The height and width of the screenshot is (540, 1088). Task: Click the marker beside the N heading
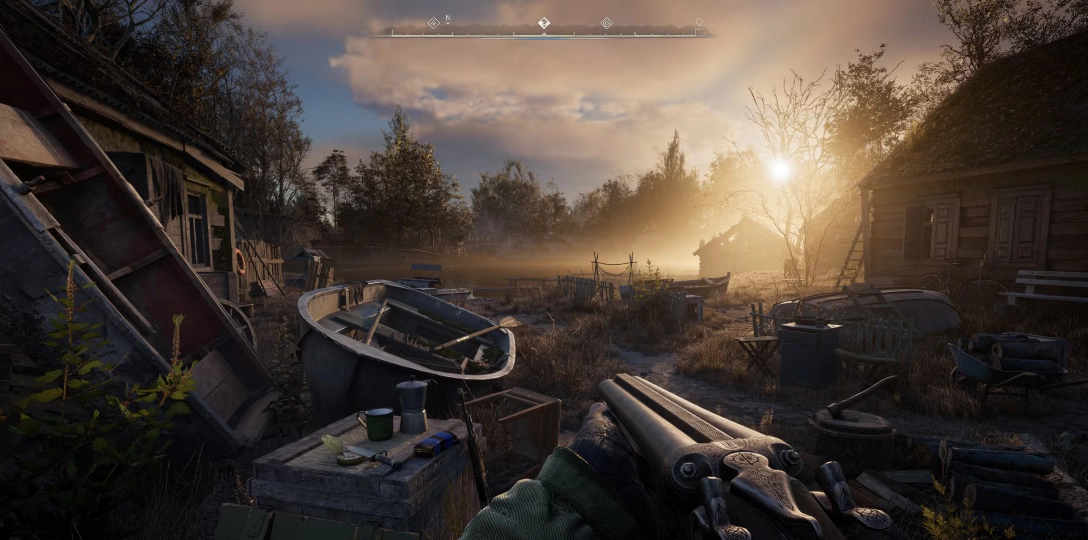(433, 22)
